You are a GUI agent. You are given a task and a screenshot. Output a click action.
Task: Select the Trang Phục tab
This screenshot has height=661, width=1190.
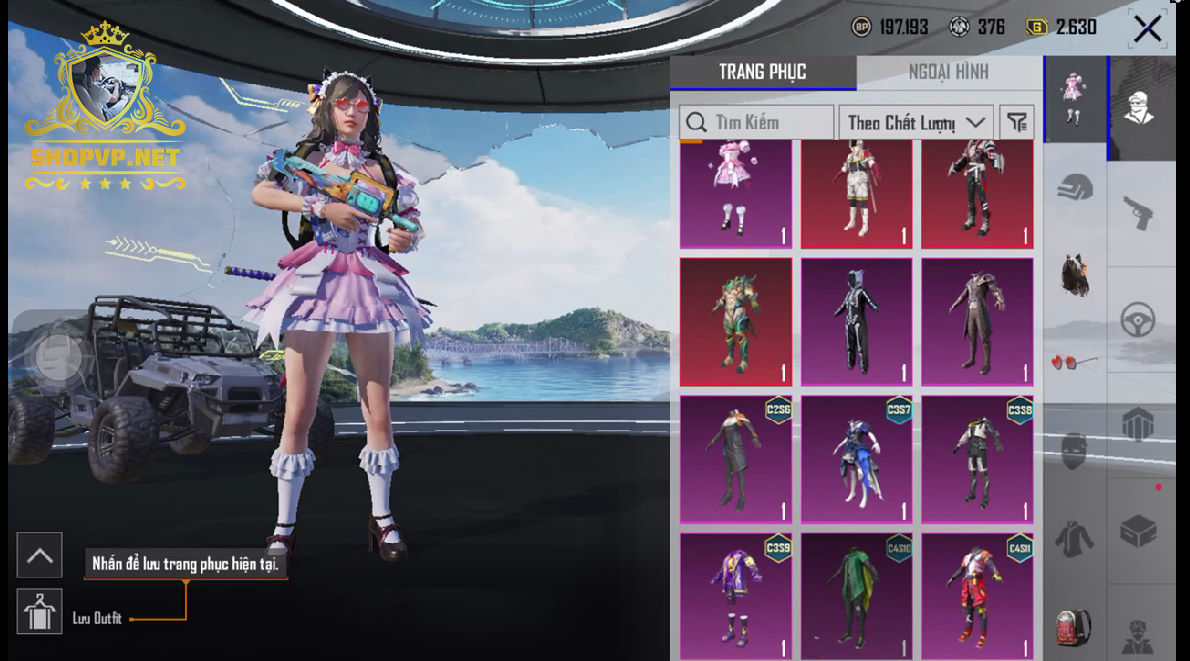tap(762, 72)
